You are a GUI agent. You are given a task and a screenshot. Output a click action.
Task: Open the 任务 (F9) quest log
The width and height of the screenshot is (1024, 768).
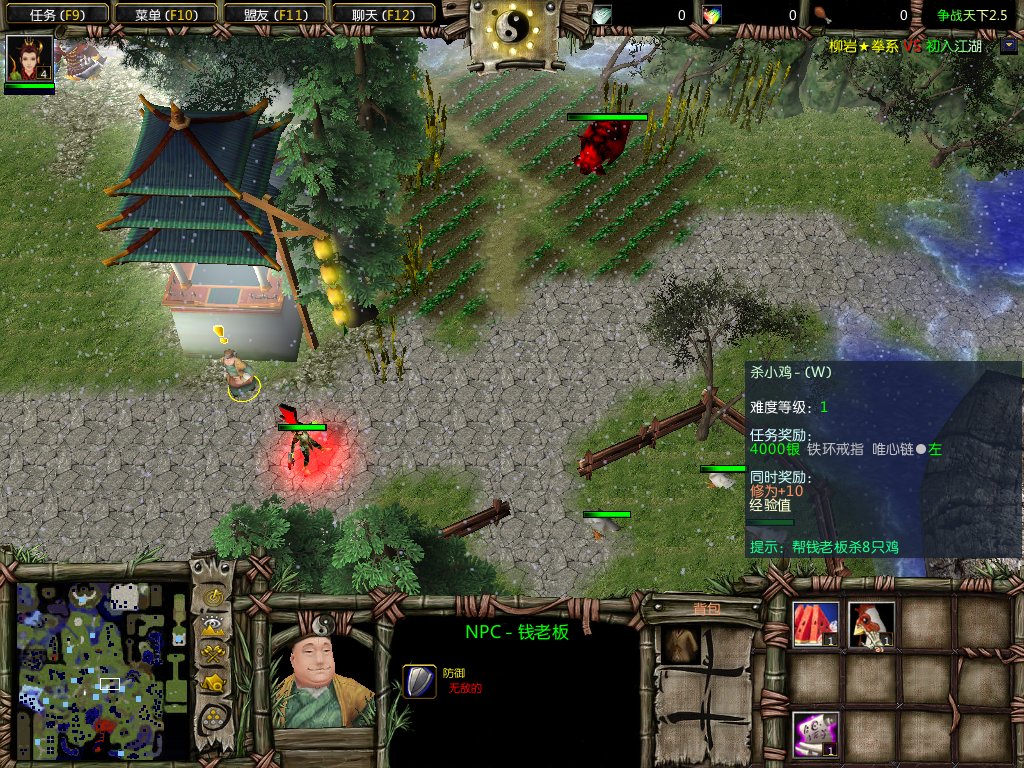pyautogui.click(x=56, y=14)
